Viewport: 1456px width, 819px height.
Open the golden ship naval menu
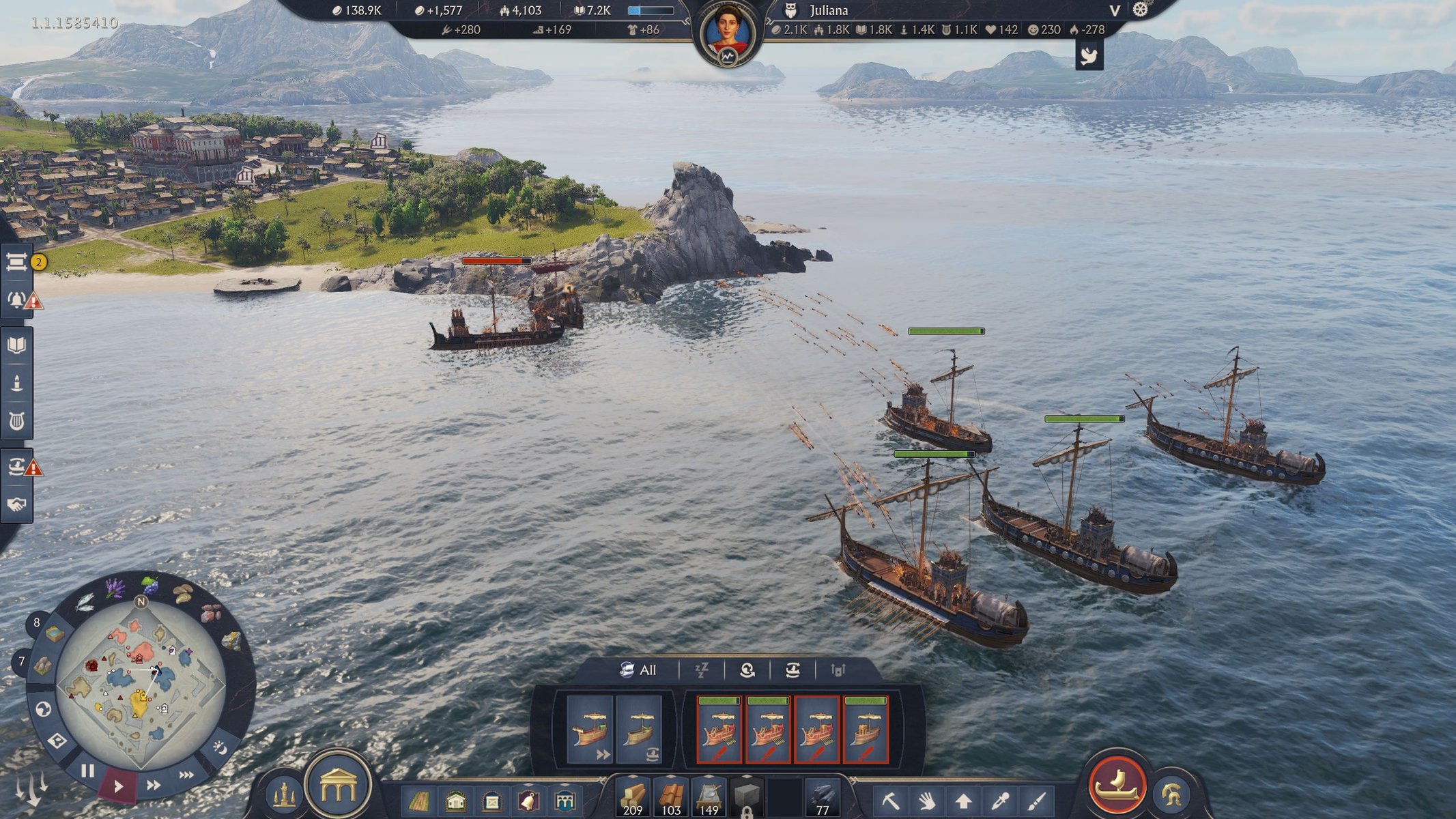pos(1117,784)
